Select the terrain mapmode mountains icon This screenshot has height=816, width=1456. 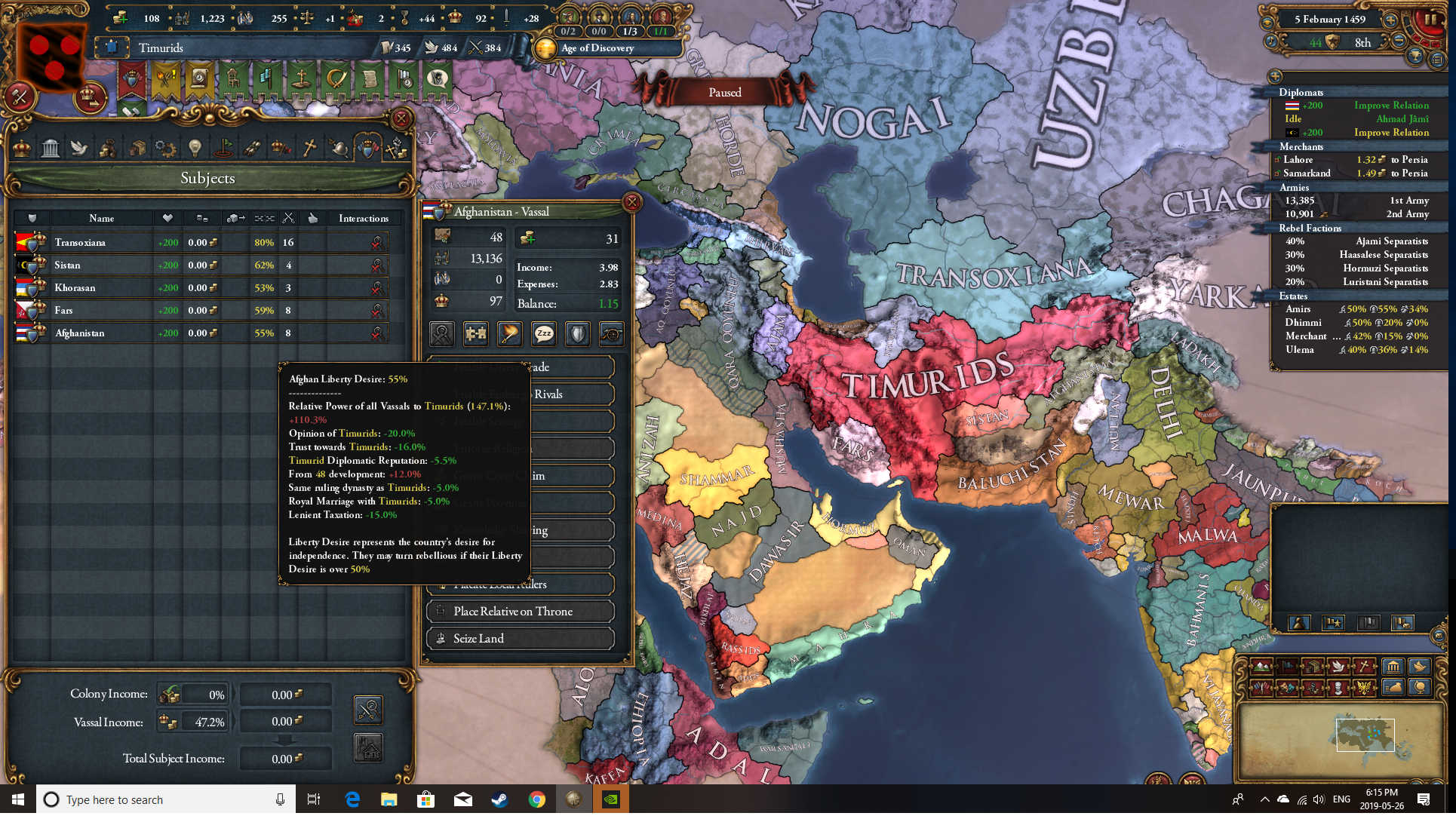pos(1261,667)
